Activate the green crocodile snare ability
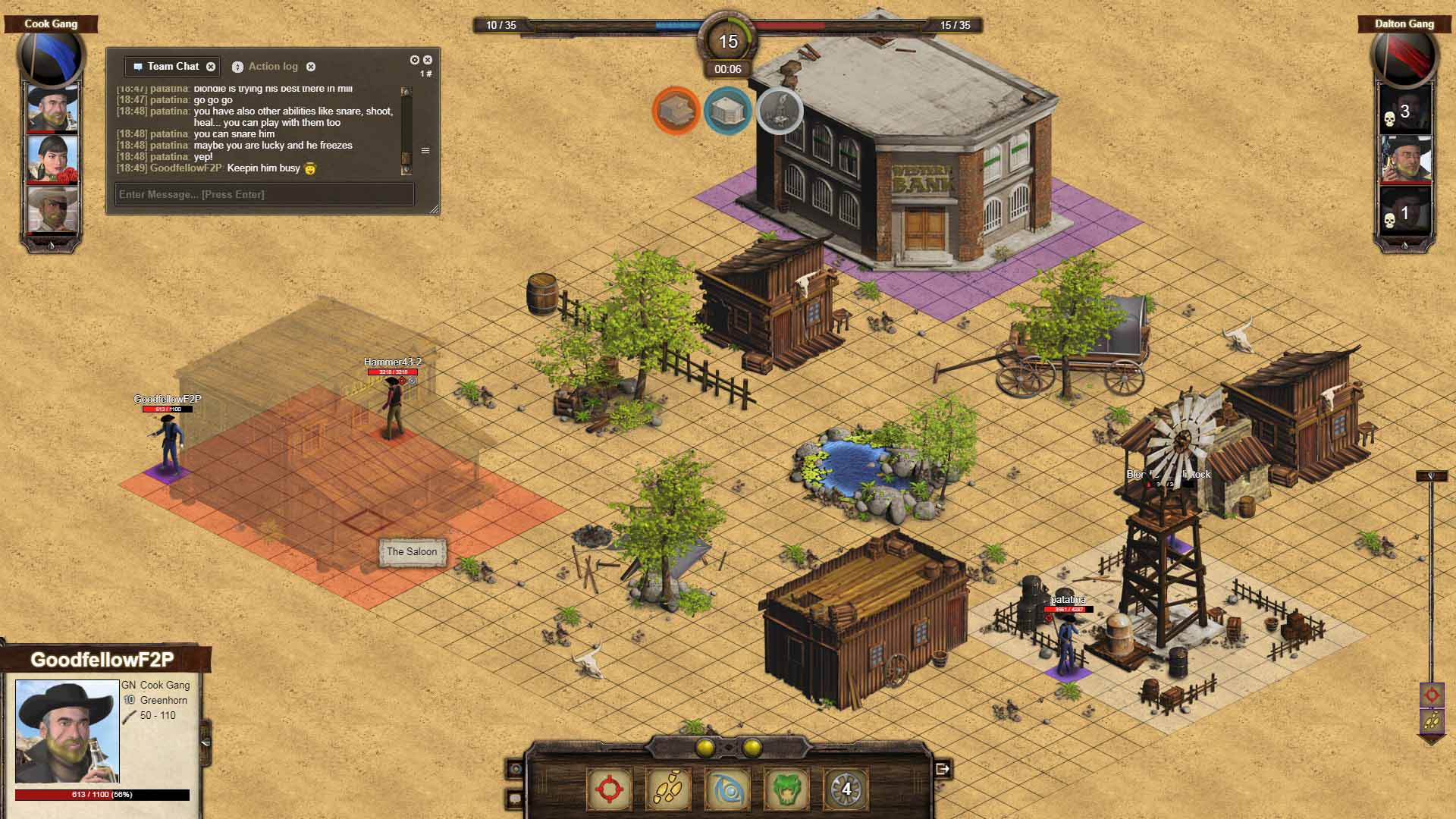 [x=786, y=789]
